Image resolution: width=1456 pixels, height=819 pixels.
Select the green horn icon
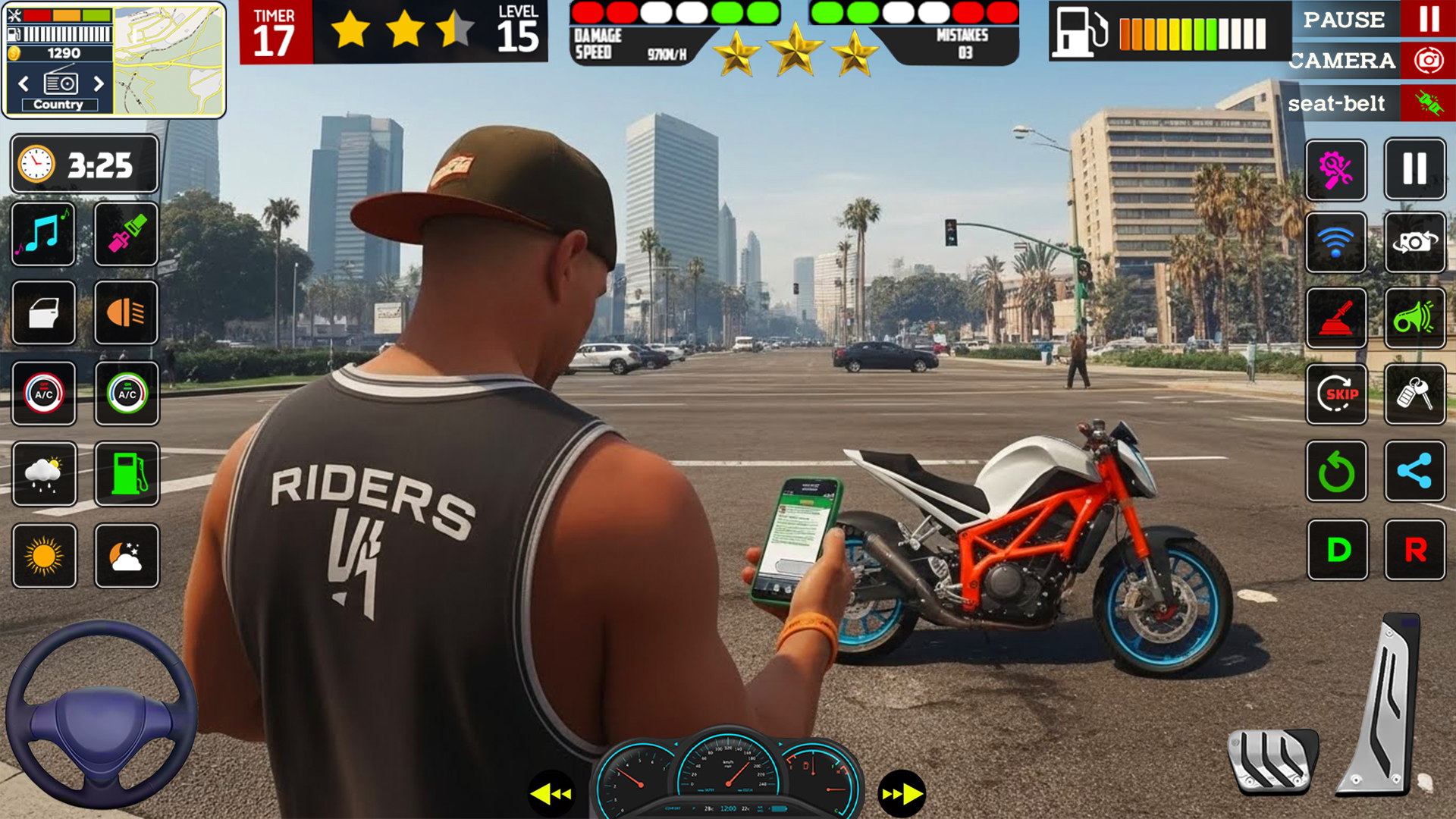click(x=1415, y=317)
